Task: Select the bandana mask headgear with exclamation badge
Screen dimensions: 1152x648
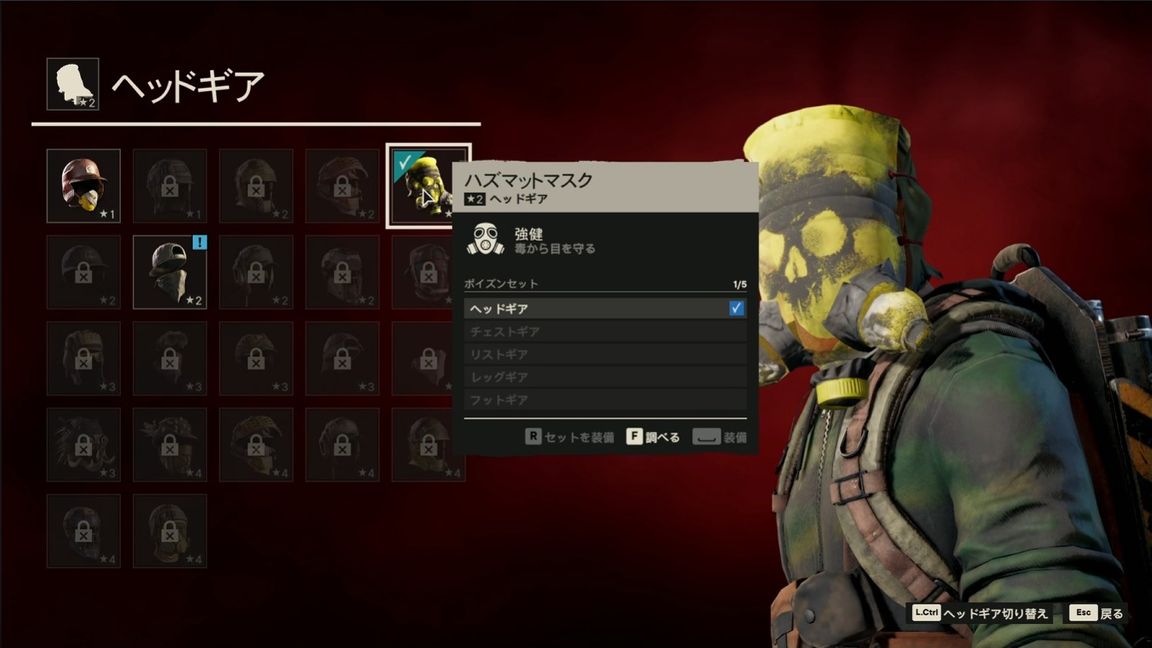Action: point(169,272)
